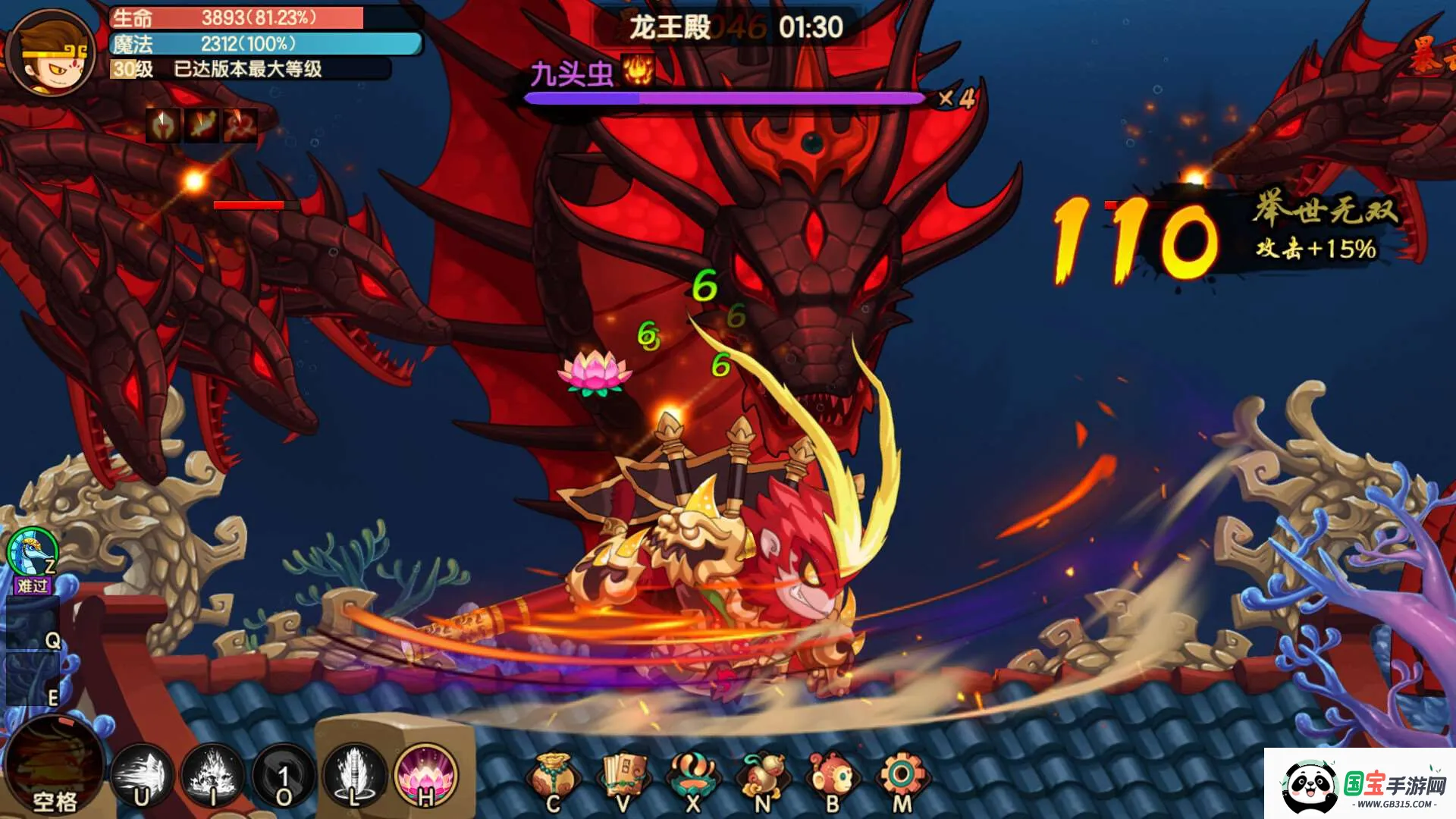Image resolution: width=1456 pixels, height=819 pixels.
Task: Select the helmet buff icon
Action: tap(163, 125)
